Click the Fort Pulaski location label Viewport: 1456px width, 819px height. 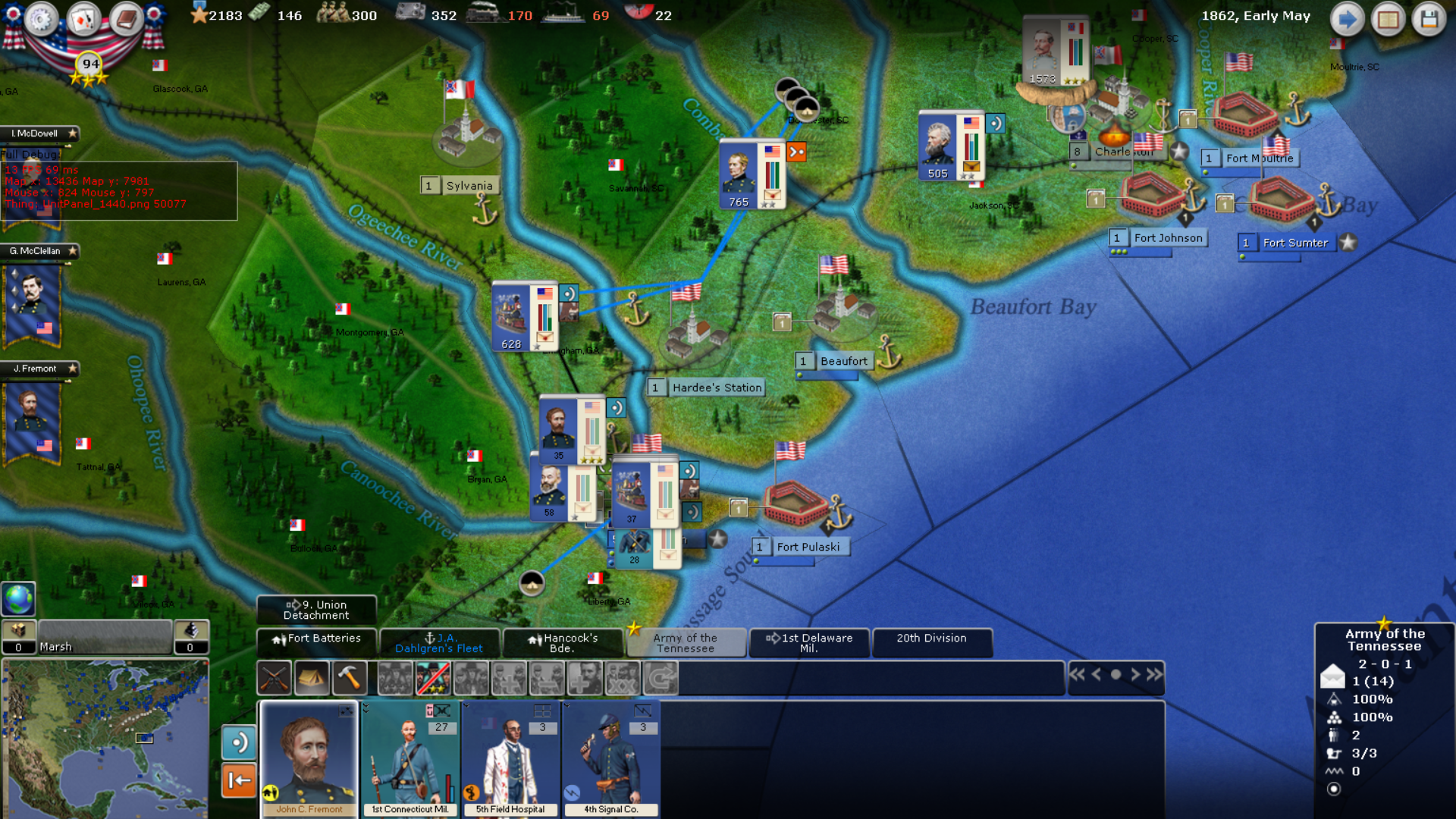pos(808,546)
